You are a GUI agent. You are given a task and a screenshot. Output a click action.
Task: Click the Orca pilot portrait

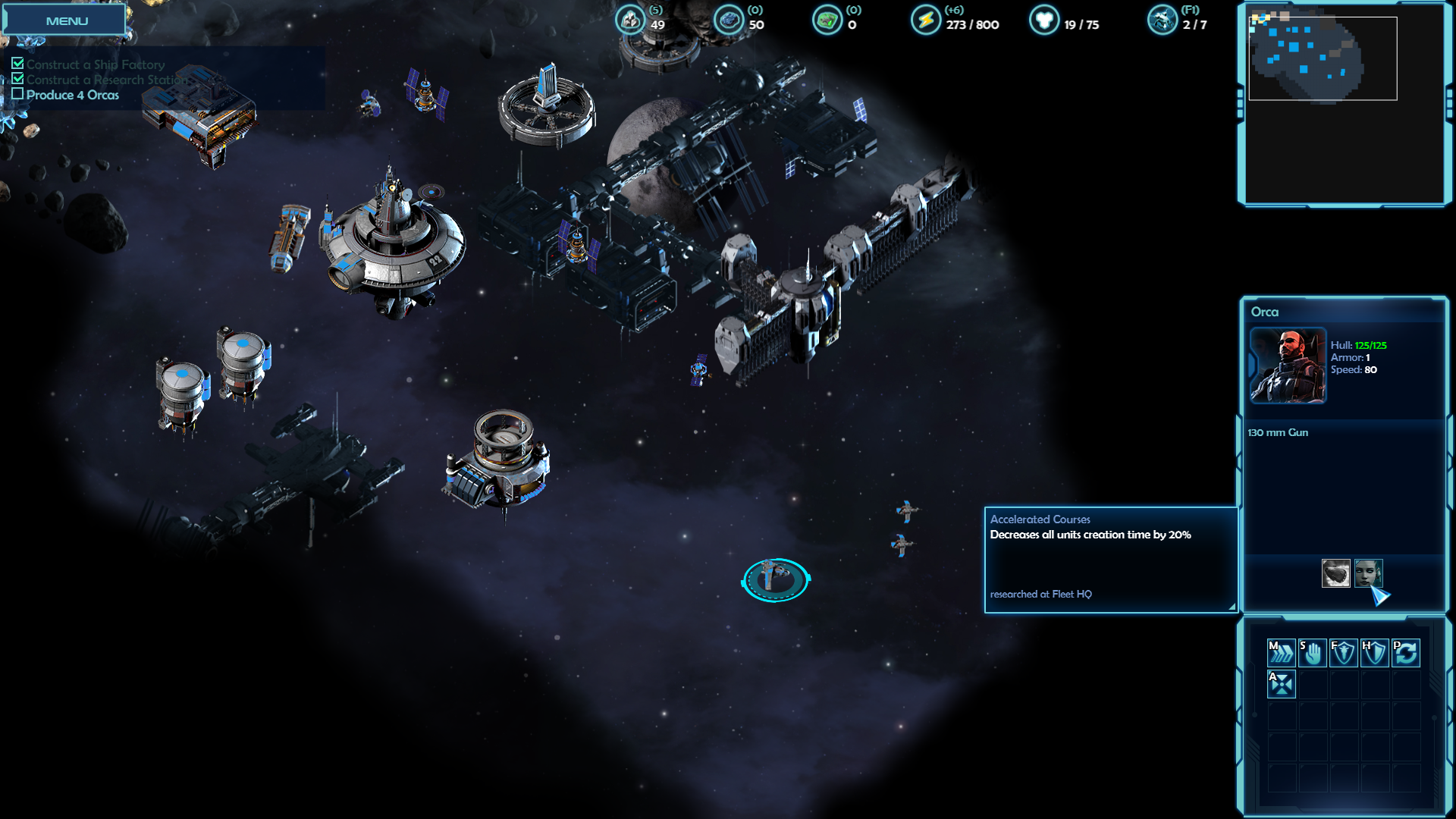[1288, 366]
